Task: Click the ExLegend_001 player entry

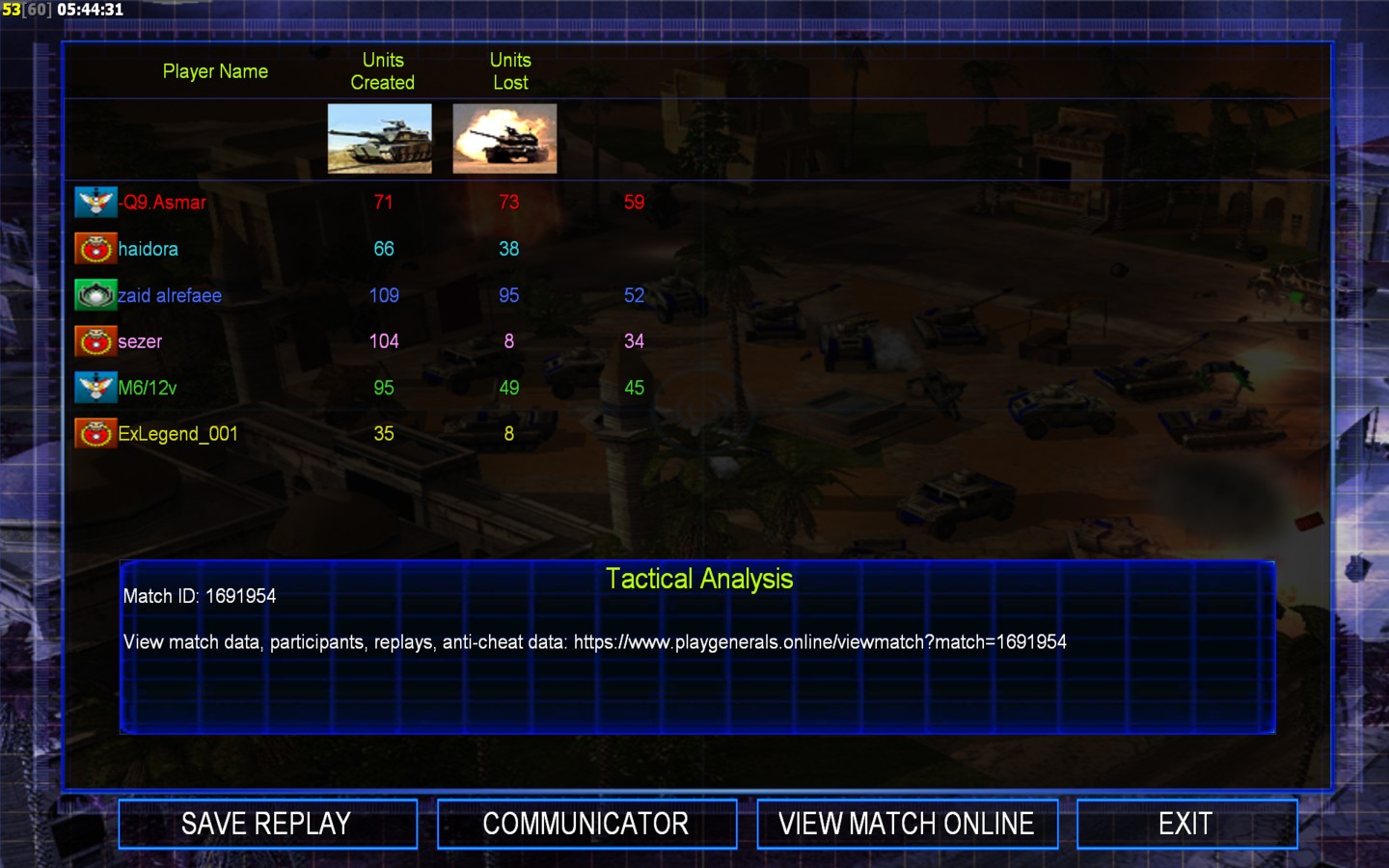Action: point(177,434)
